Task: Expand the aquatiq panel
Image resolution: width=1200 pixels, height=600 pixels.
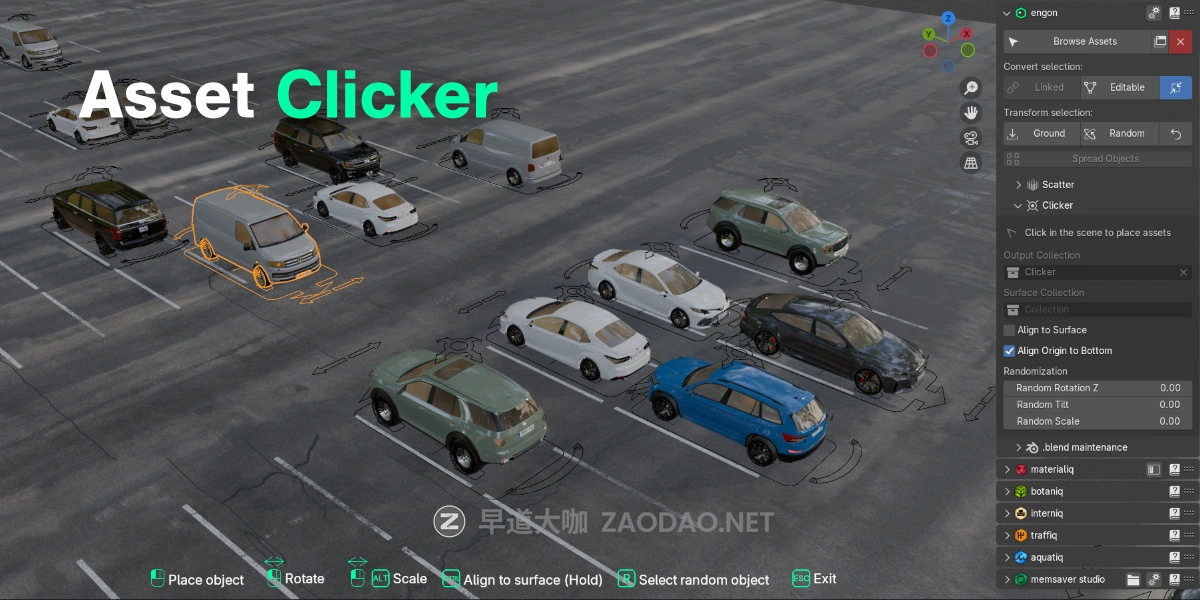Action: click(x=1008, y=557)
